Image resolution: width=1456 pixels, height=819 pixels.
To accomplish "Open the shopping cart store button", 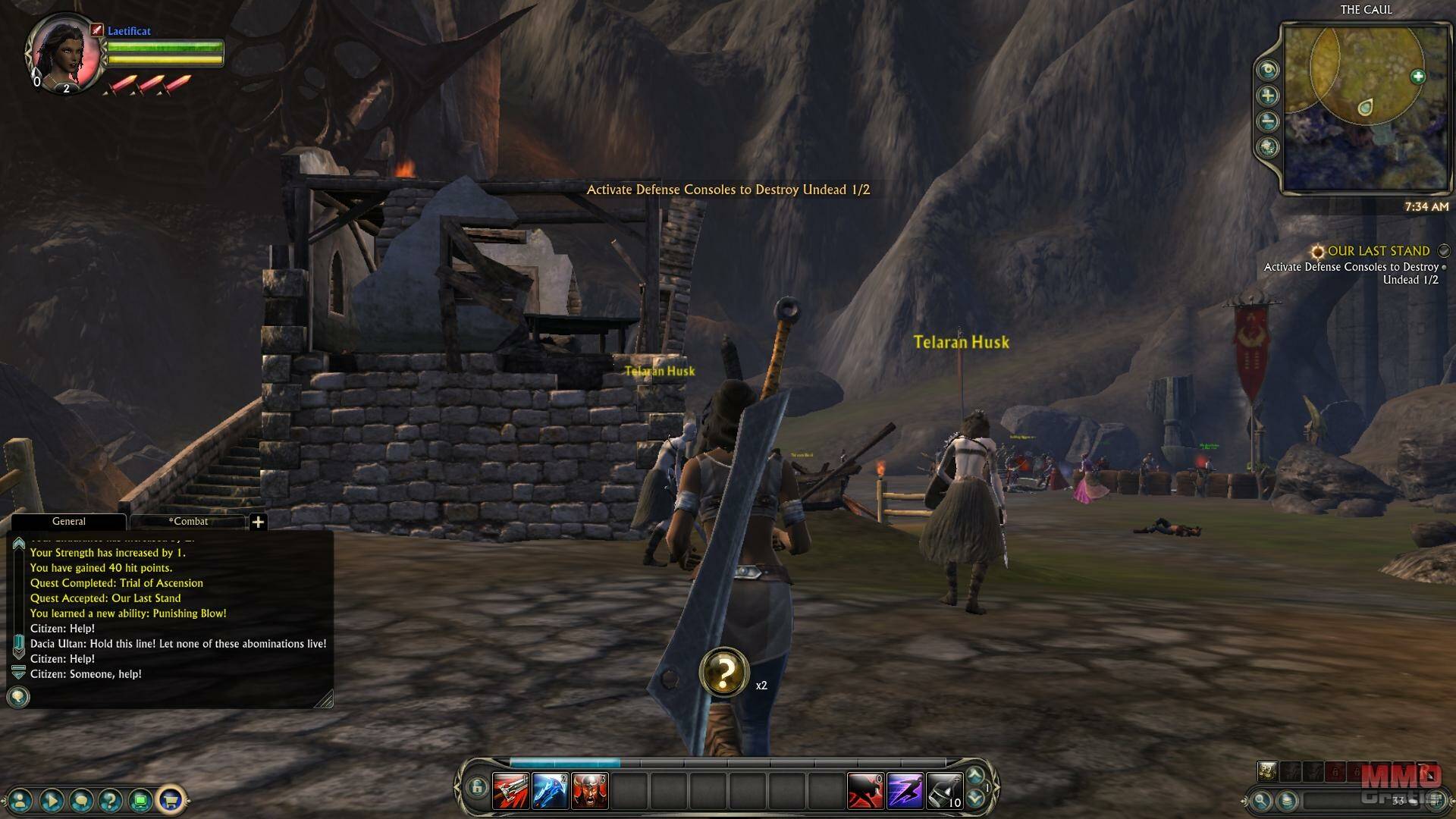I will 171,799.
